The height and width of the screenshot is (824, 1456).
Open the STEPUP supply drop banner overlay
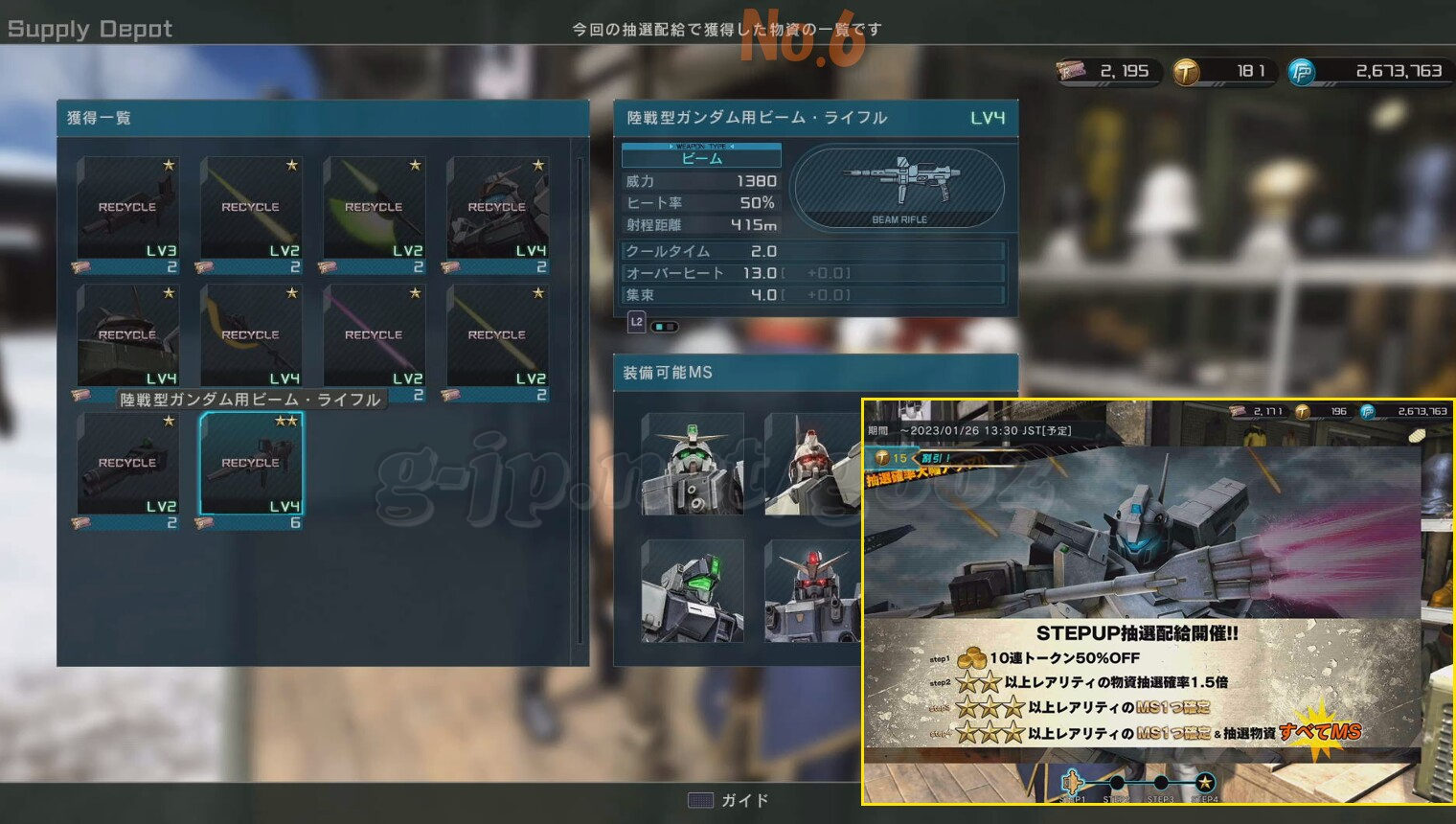[x=1157, y=602]
